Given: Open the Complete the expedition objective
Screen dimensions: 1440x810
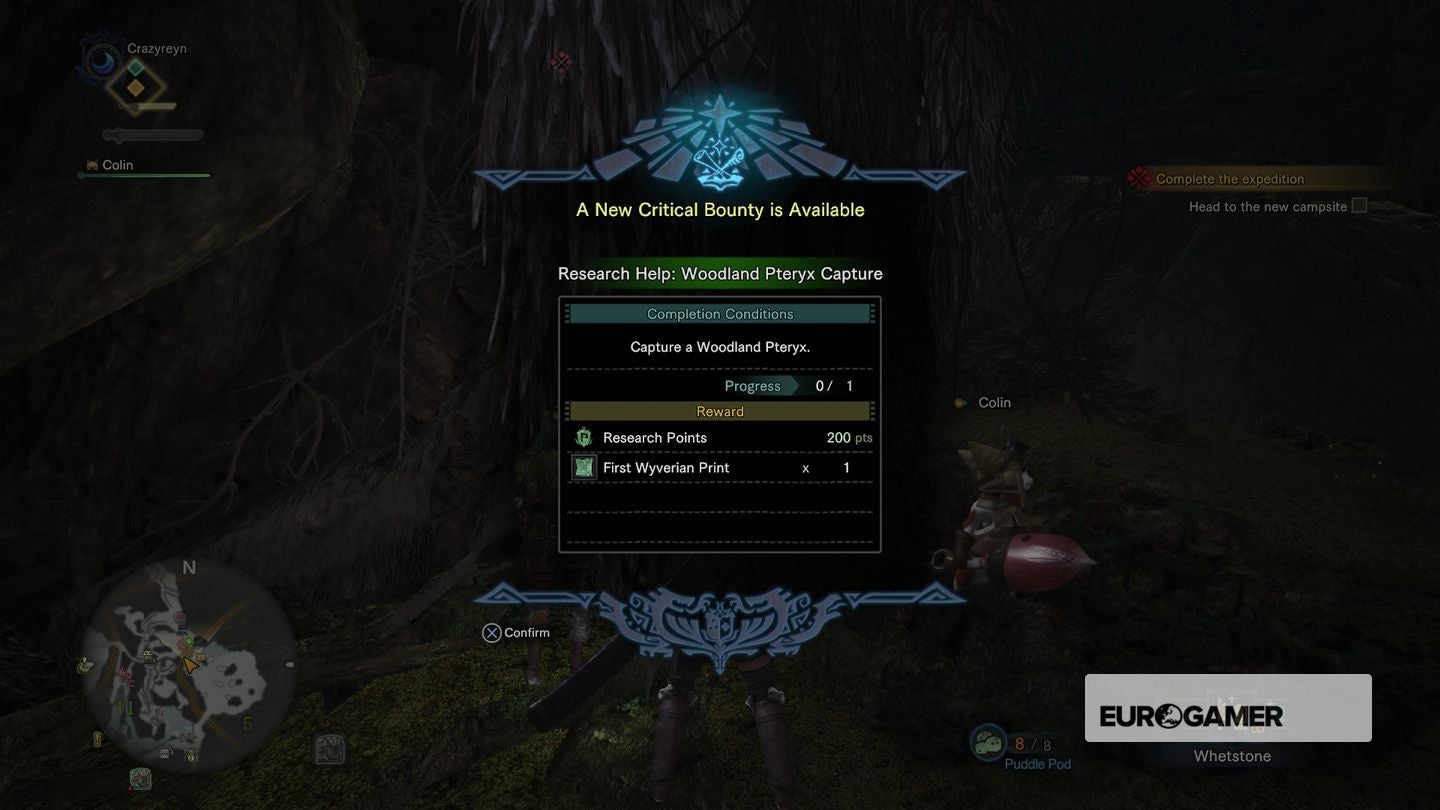Looking at the screenshot, I should point(1230,179).
